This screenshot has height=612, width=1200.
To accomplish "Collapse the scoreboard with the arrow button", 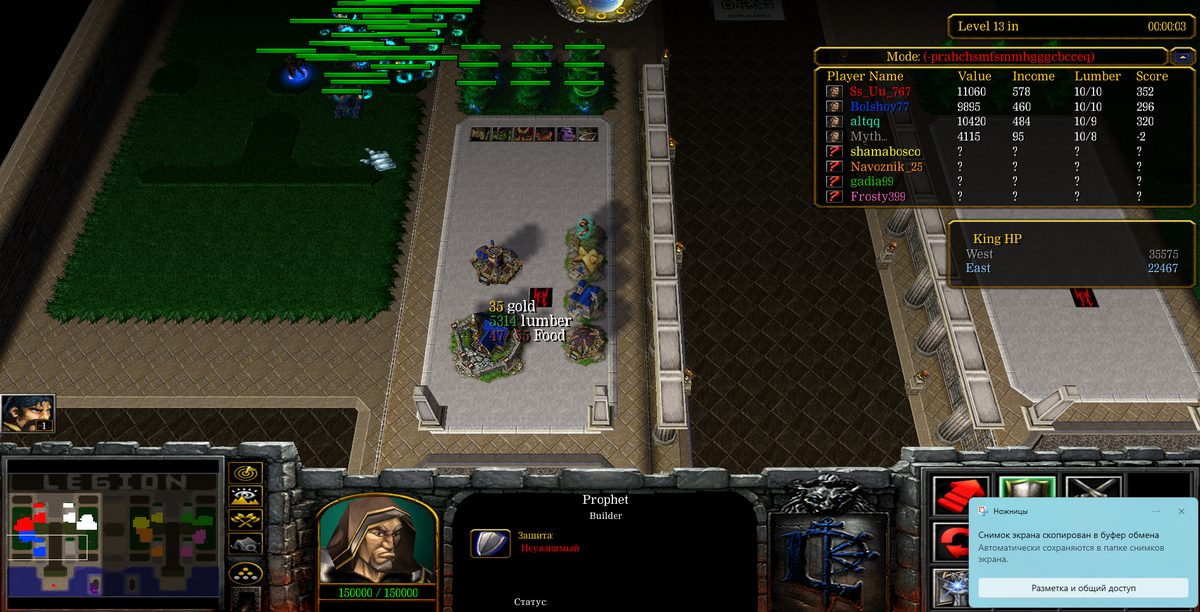I will pyautogui.click(x=1183, y=57).
